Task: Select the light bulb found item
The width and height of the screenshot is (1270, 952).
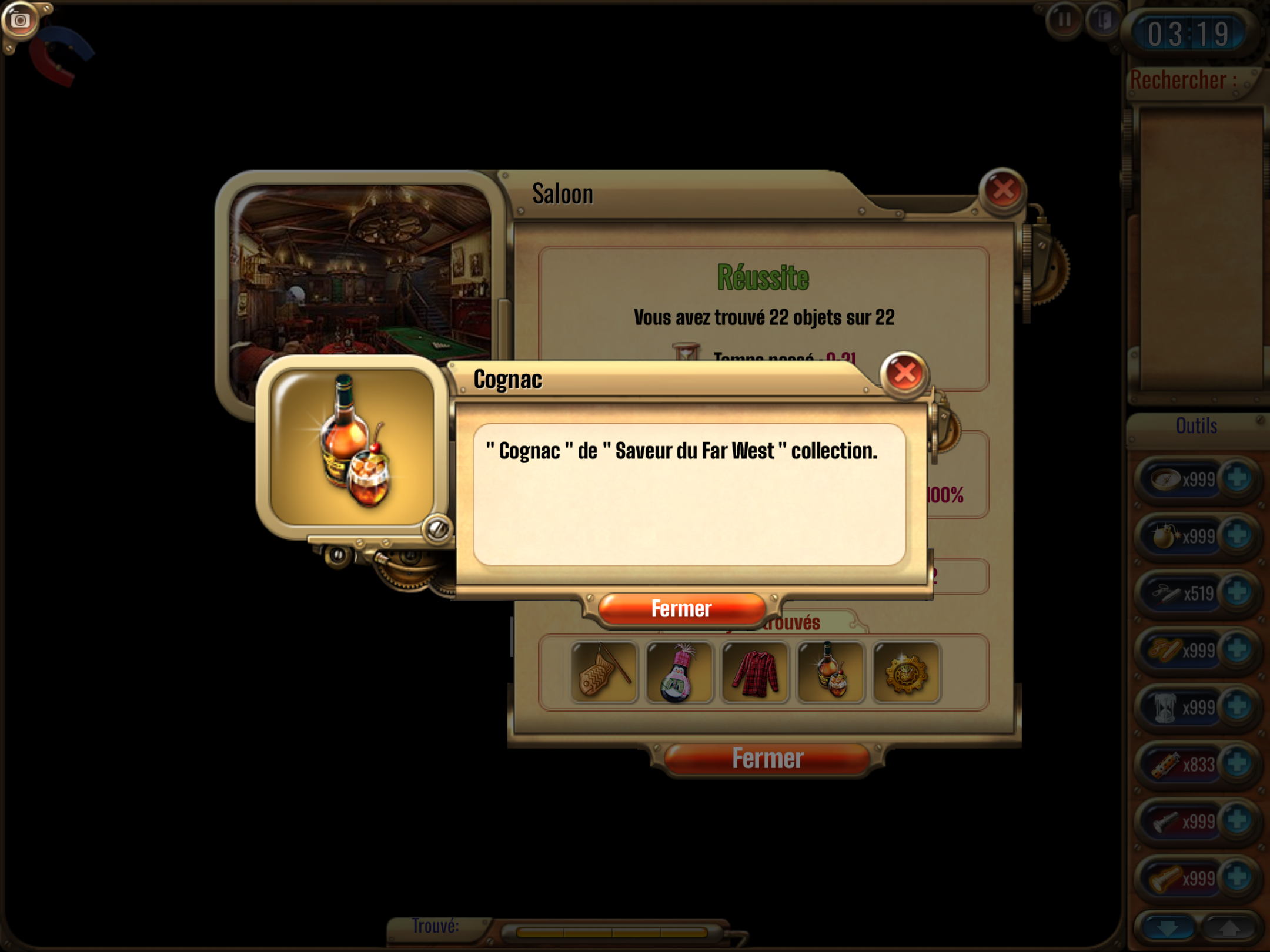Action: point(679,672)
